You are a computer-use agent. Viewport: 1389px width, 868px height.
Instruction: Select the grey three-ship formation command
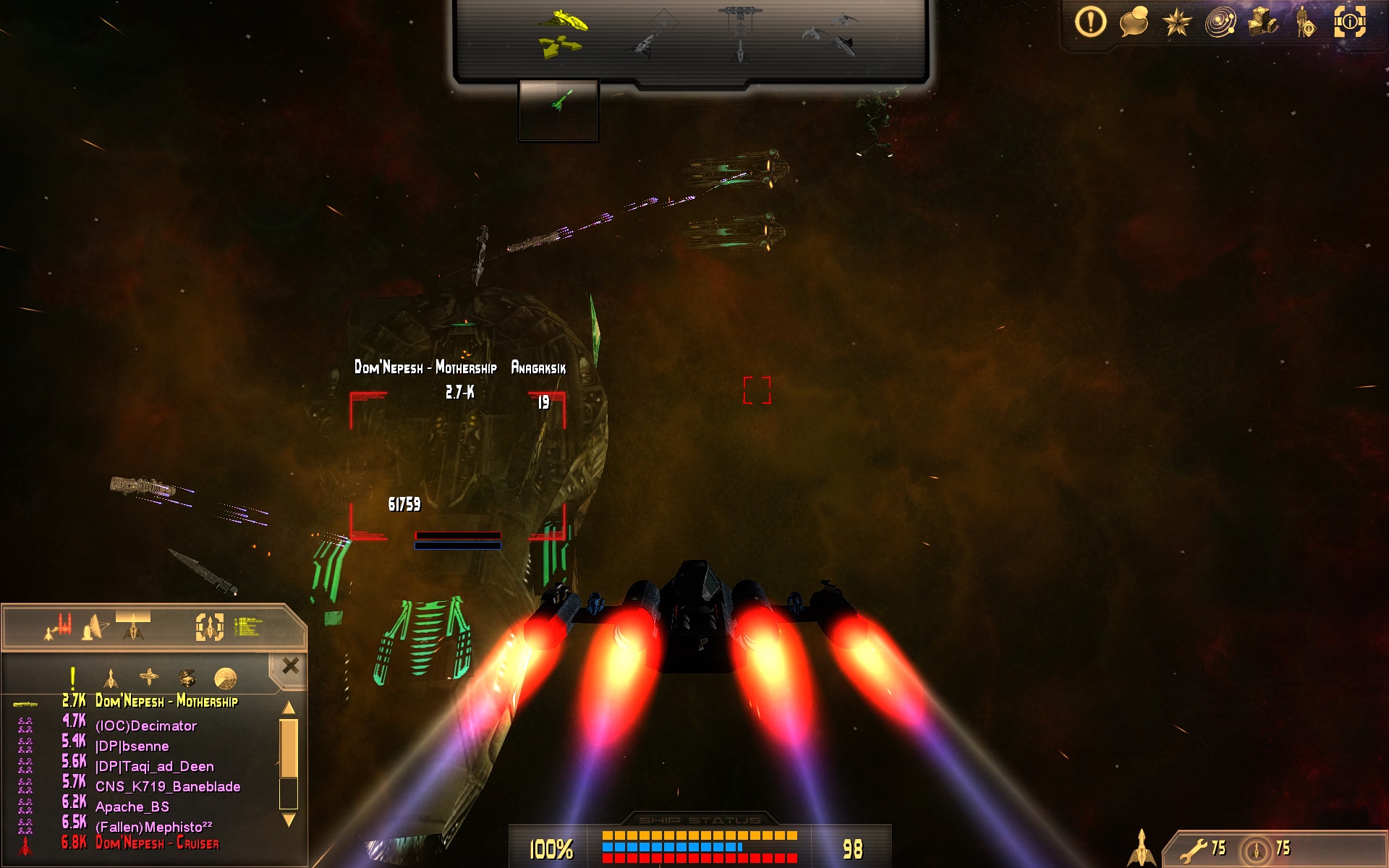pyautogui.click(x=831, y=33)
